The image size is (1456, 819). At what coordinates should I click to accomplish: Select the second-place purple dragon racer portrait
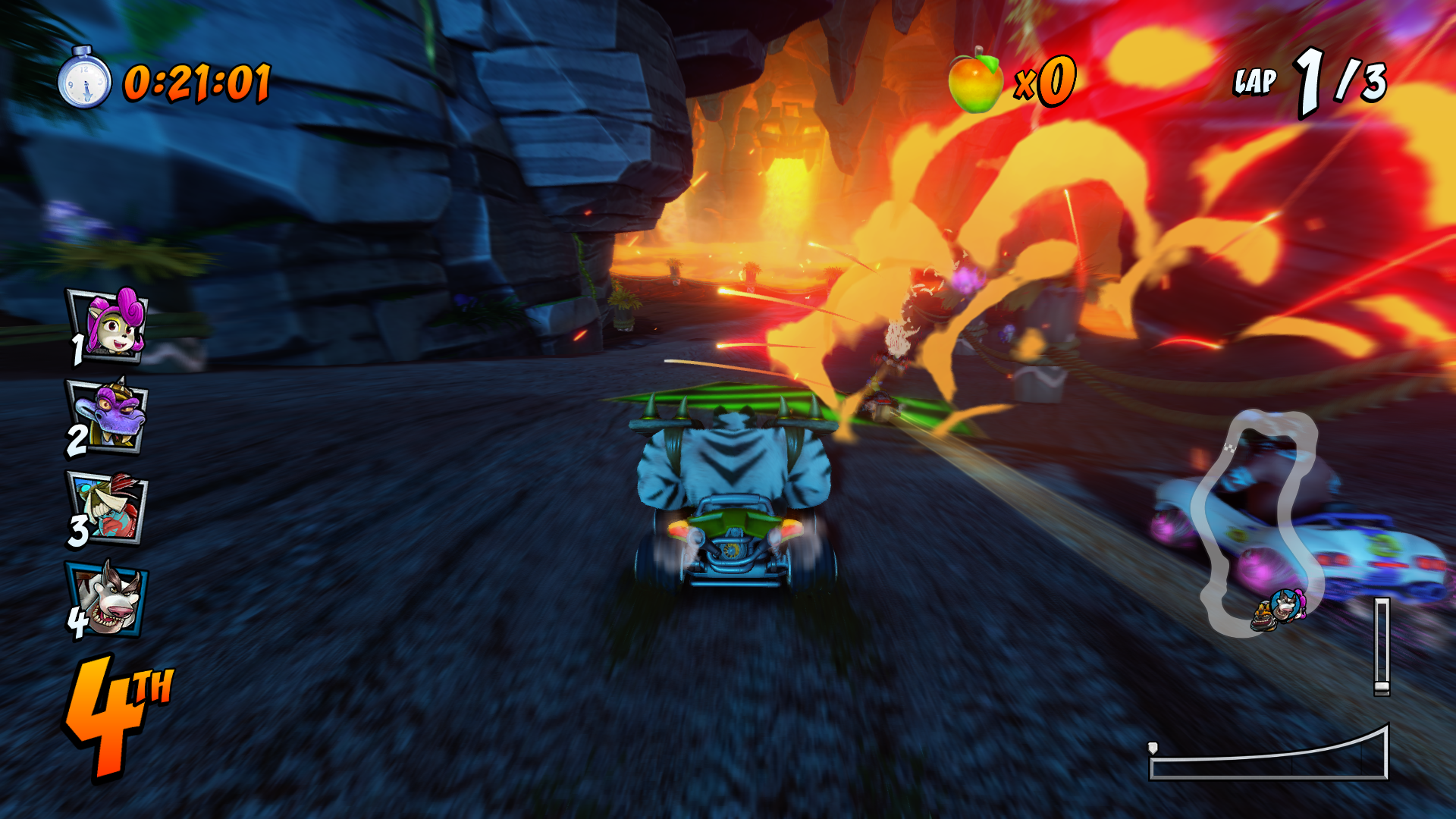pos(109,417)
